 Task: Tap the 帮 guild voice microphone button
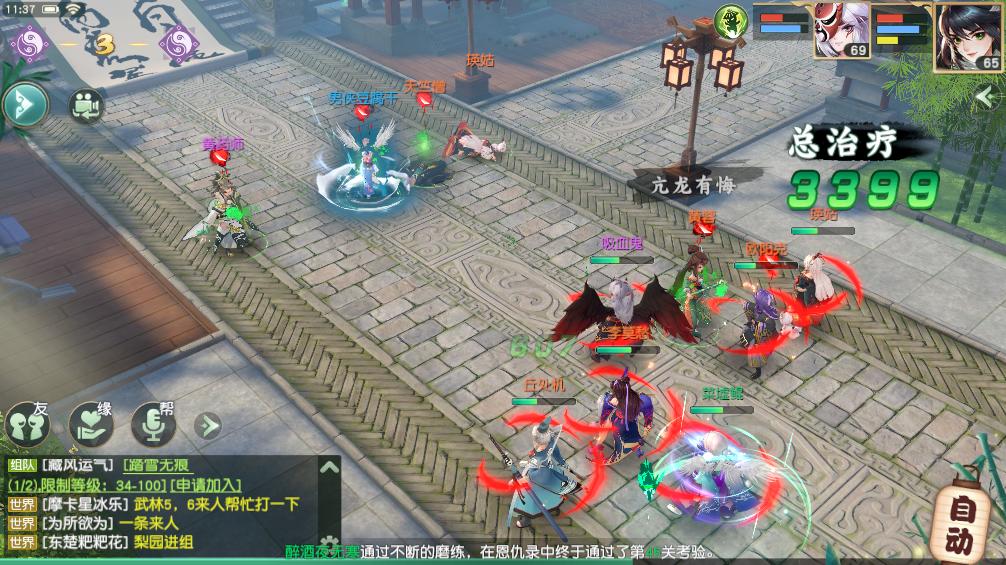154,425
